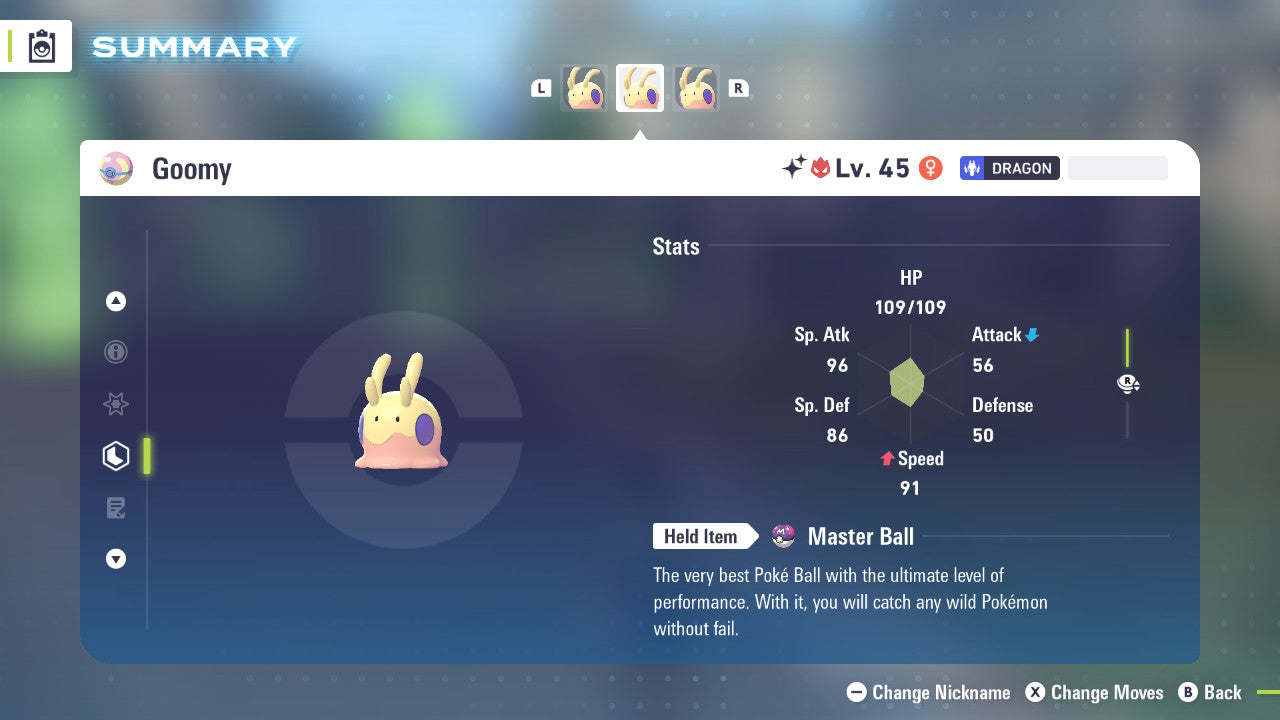Image resolution: width=1280 pixels, height=720 pixels.
Task: Select the DRAGON type badge
Action: point(1009,168)
